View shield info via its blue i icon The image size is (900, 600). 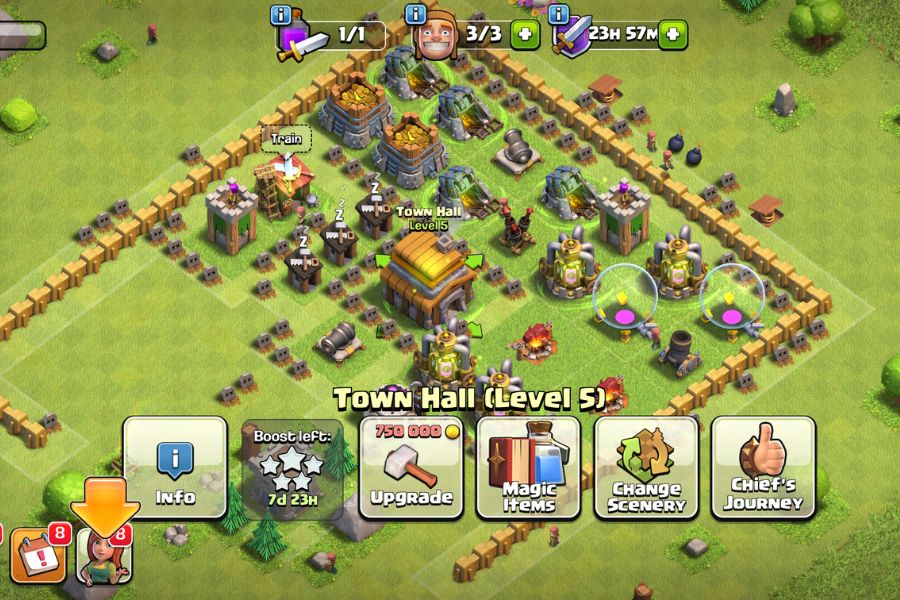click(558, 15)
